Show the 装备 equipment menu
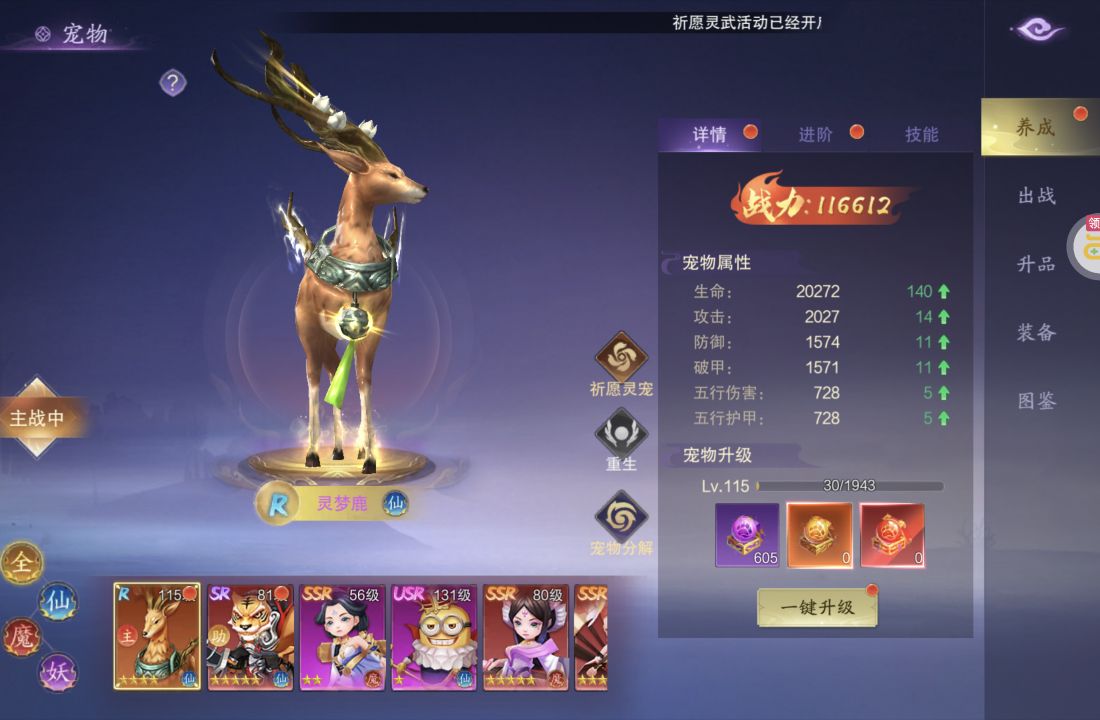 tap(1037, 332)
